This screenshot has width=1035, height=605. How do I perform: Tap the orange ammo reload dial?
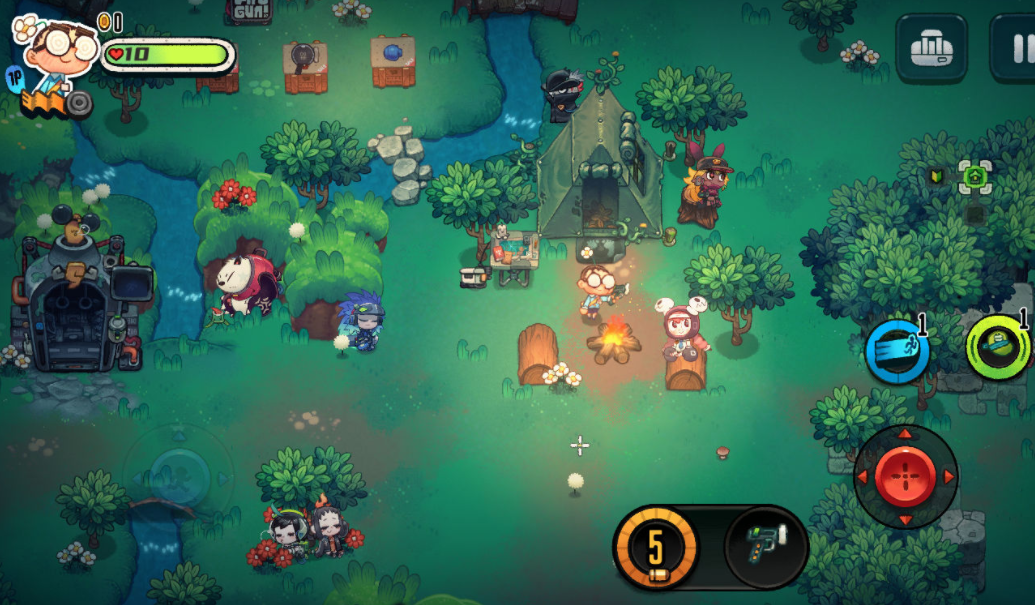pyautogui.click(x=655, y=548)
